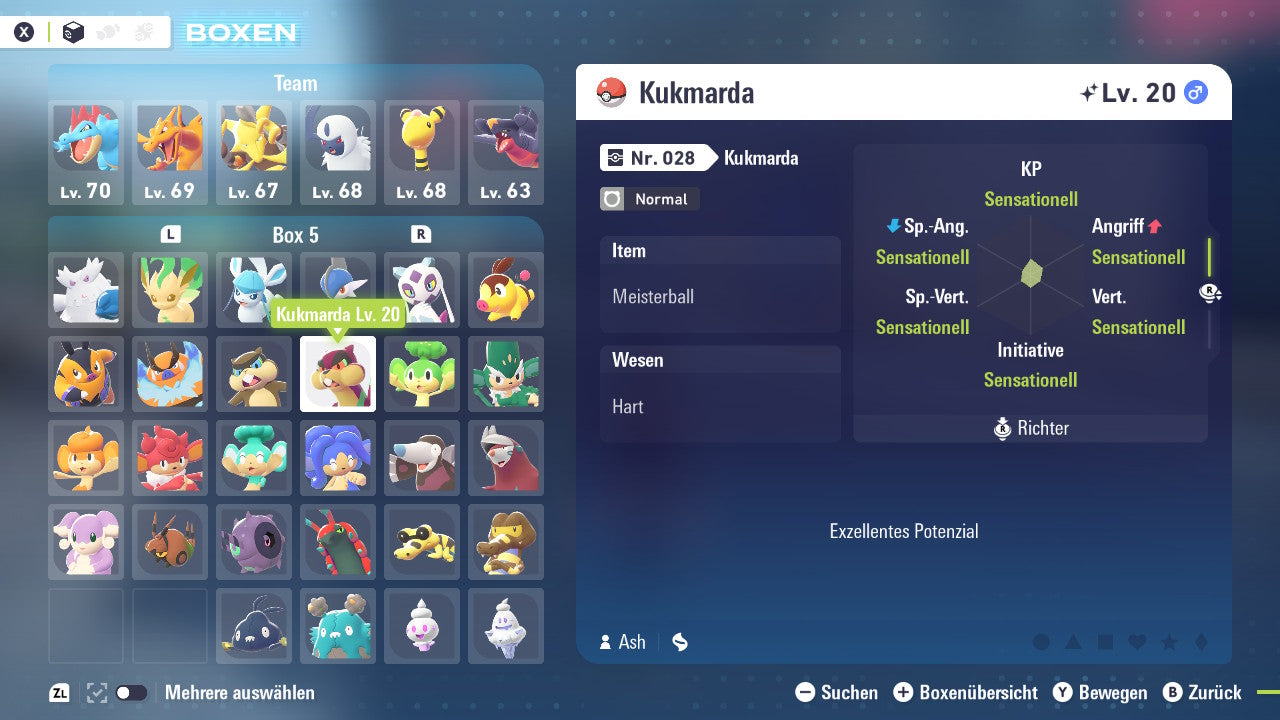The width and height of the screenshot is (1280, 720).
Task: Open the Pokémon party icon in top bar
Action: pyautogui.click(x=107, y=31)
